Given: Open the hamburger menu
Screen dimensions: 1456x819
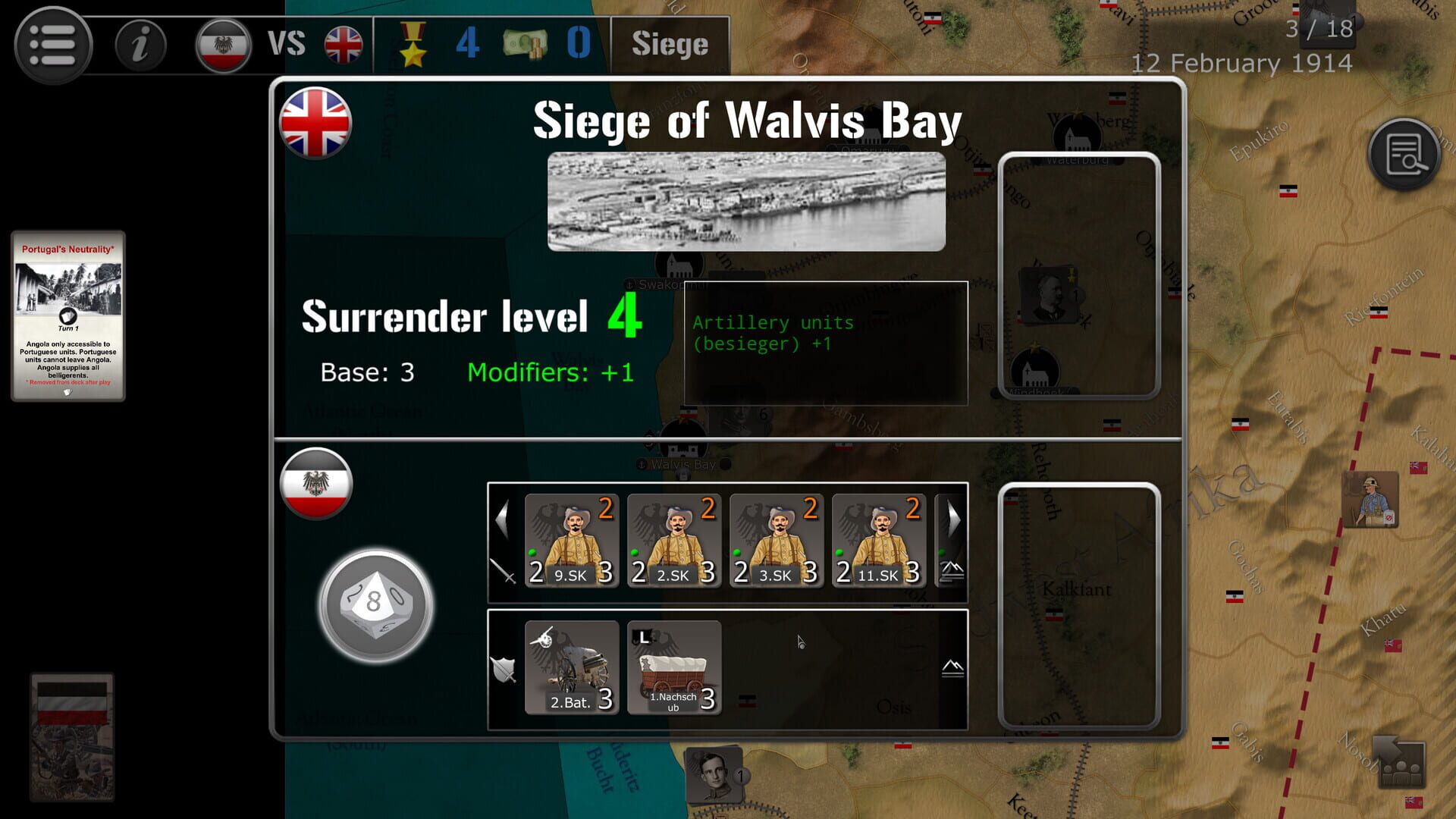Looking at the screenshot, I should 53,43.
